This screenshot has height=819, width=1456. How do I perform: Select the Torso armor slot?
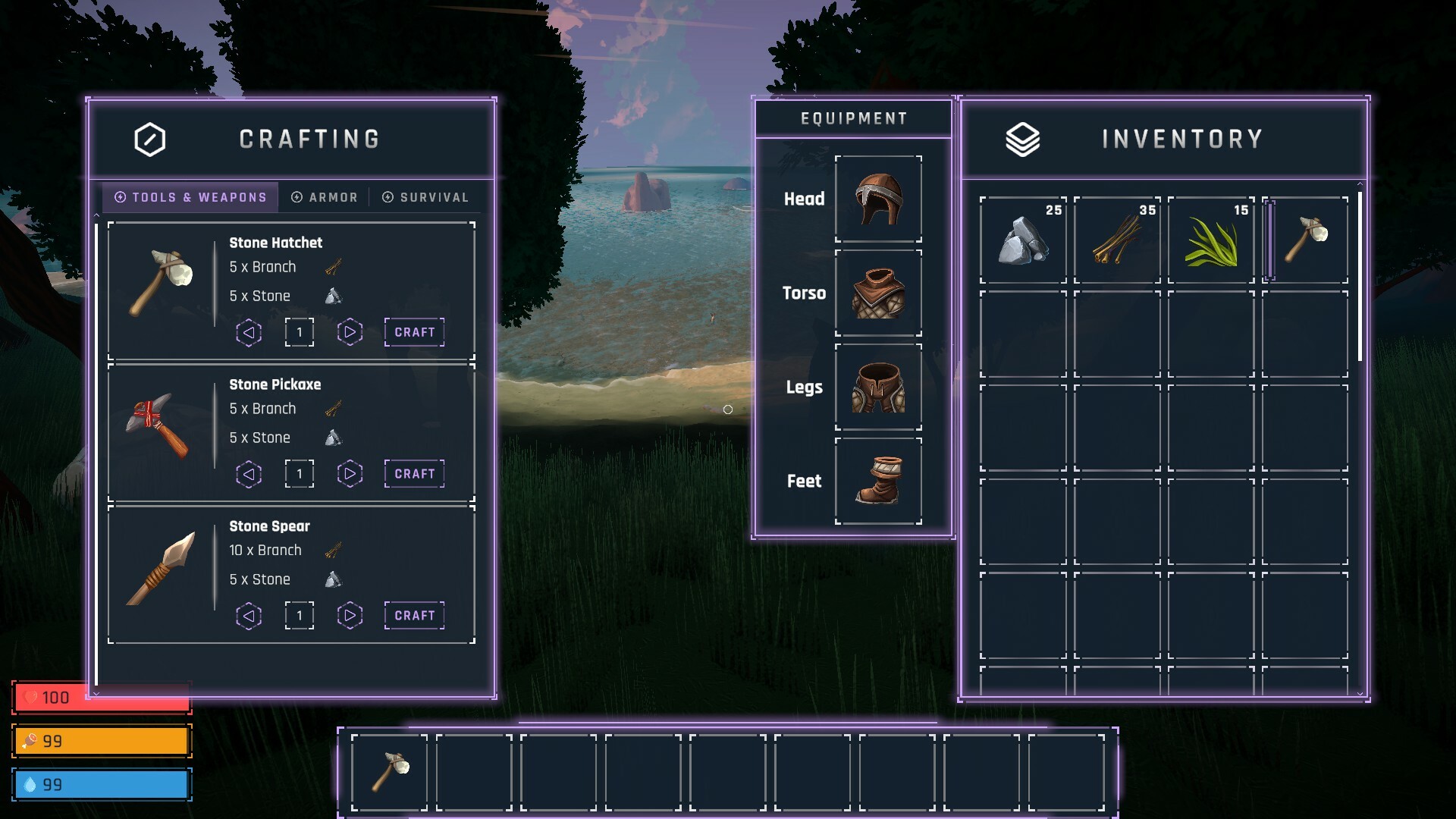(878, 293)
